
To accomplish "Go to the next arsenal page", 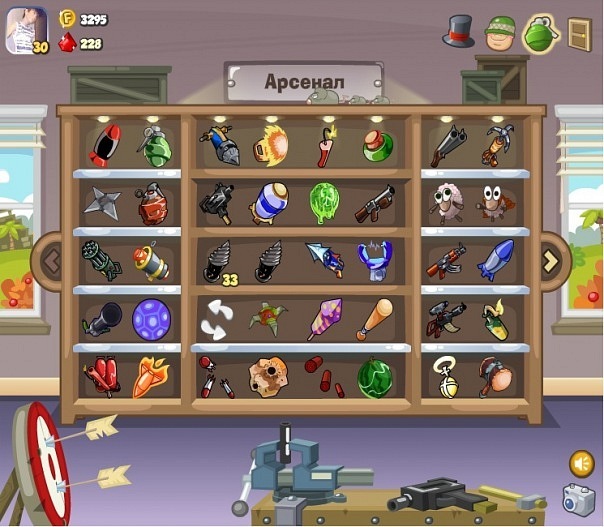I will (x=551, y=262).
